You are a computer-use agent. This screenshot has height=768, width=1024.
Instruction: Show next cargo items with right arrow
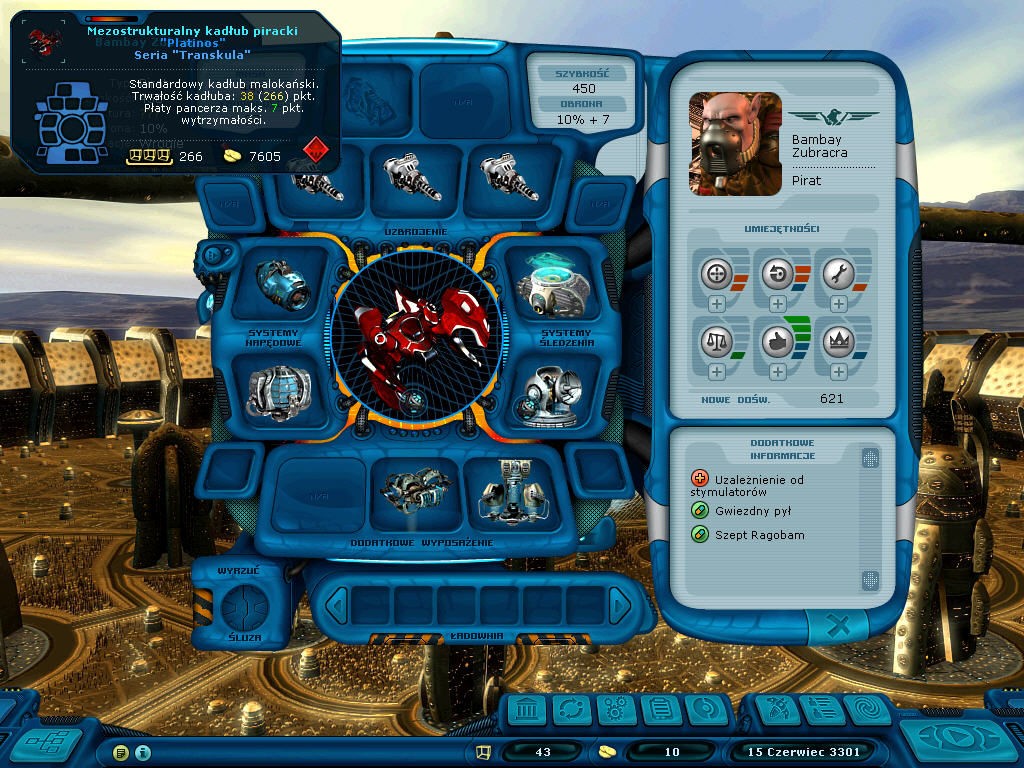point(620,605)
